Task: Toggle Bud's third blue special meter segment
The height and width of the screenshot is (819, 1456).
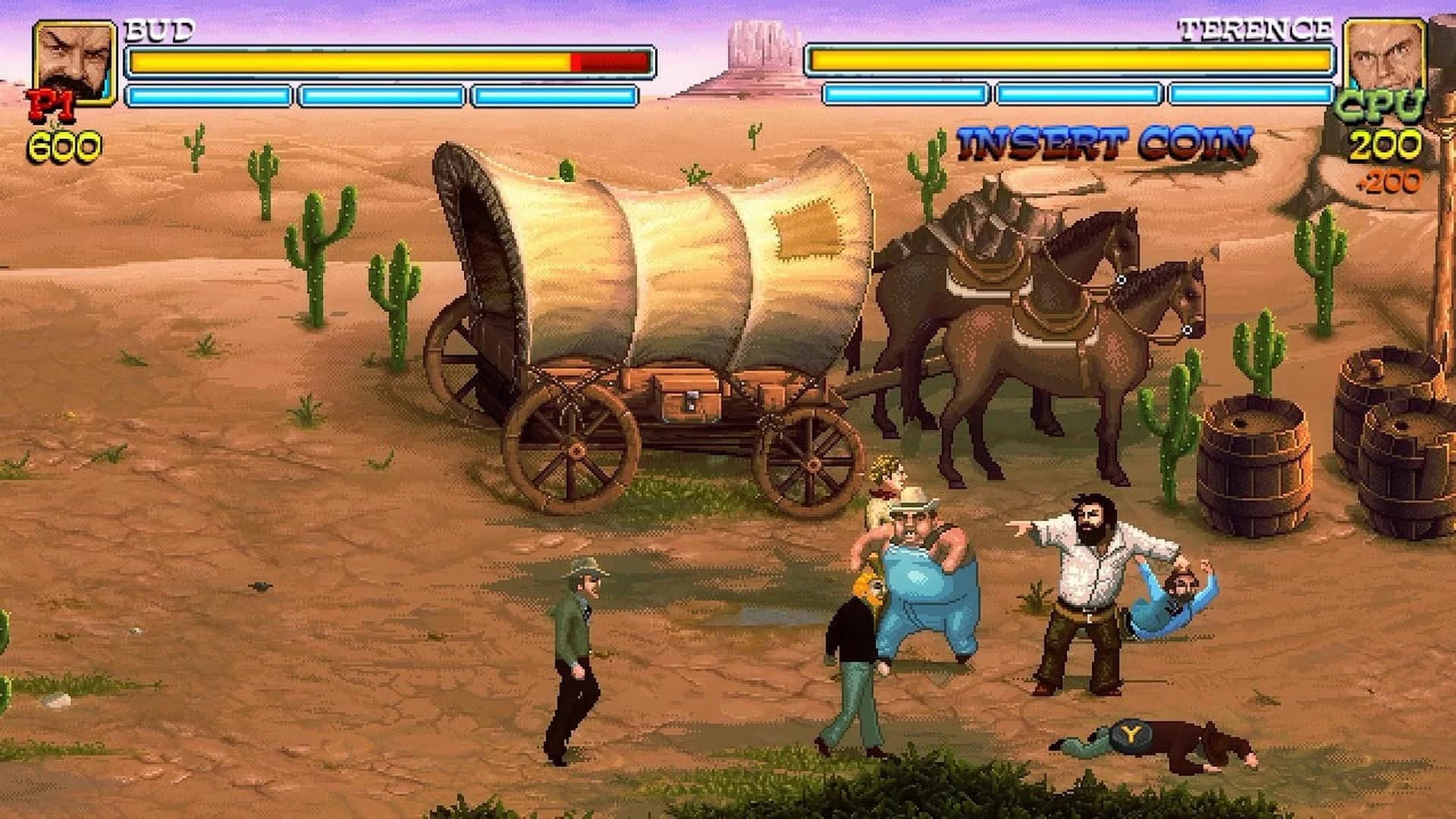Action: (554, 95)
